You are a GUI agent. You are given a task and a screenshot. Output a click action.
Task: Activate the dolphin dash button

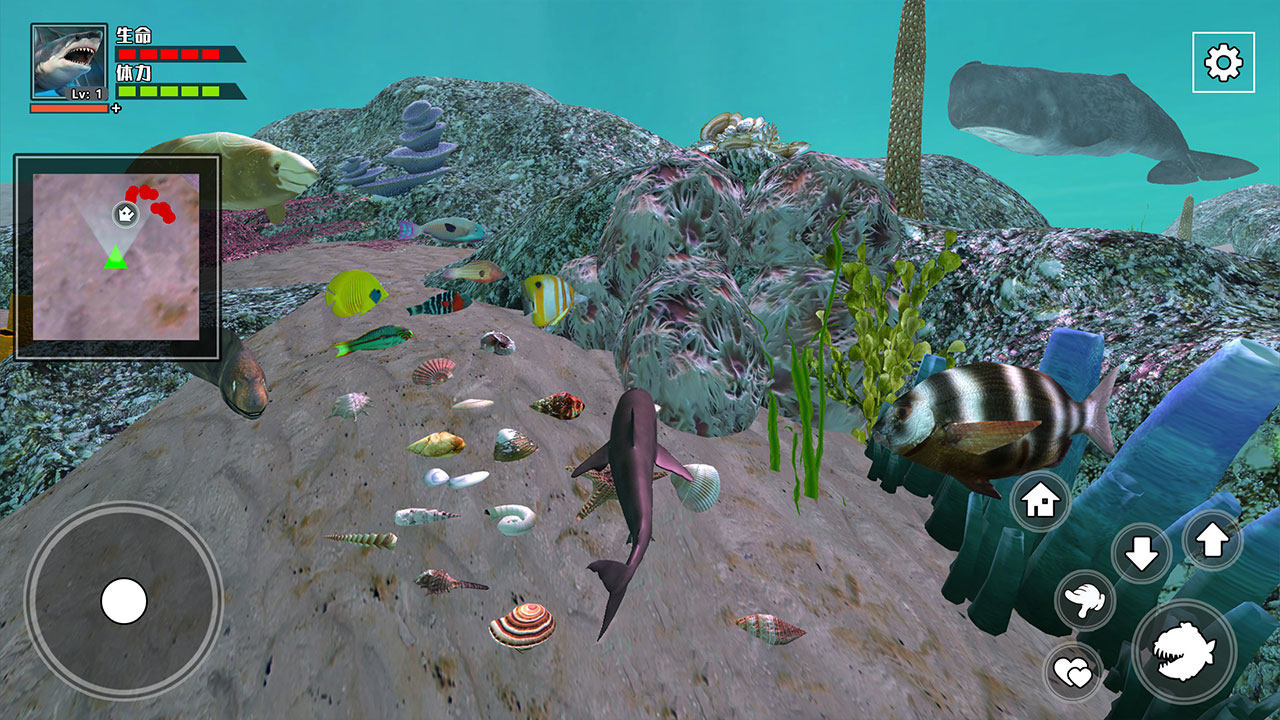(x=1085, y=600)
